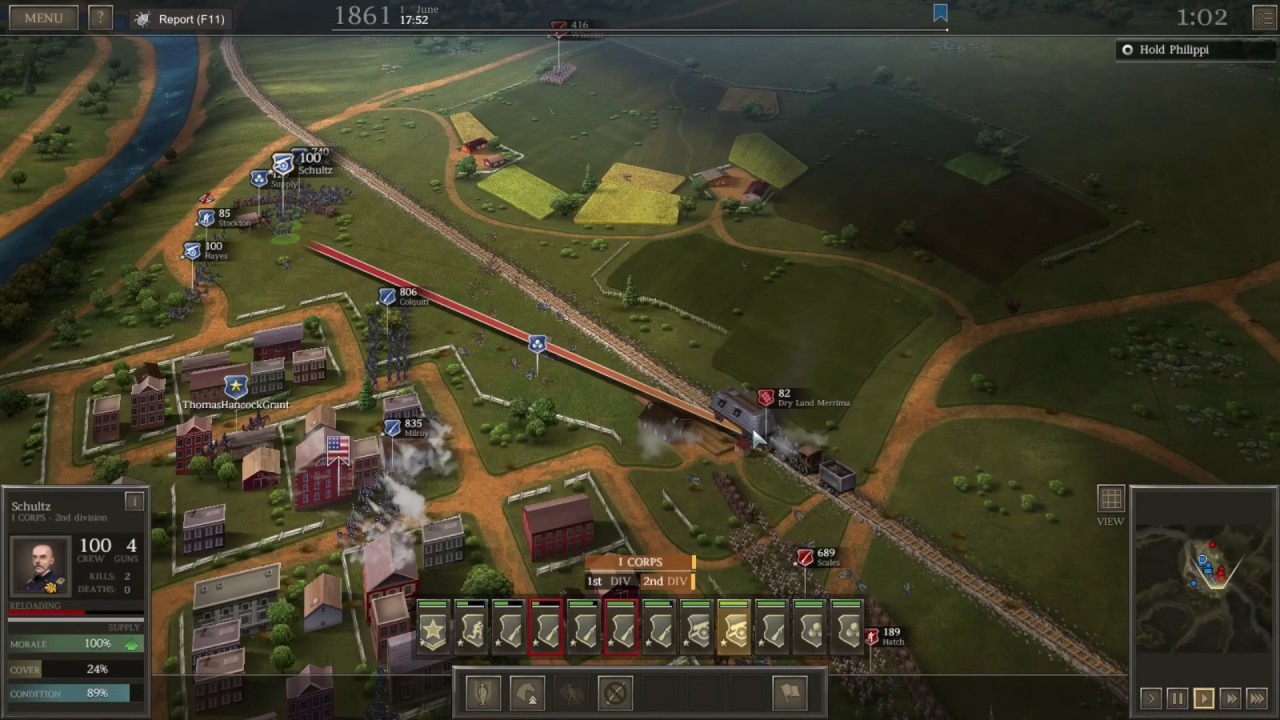
Task: Activate the standing soldier hold command
Action: coord(484,692)
